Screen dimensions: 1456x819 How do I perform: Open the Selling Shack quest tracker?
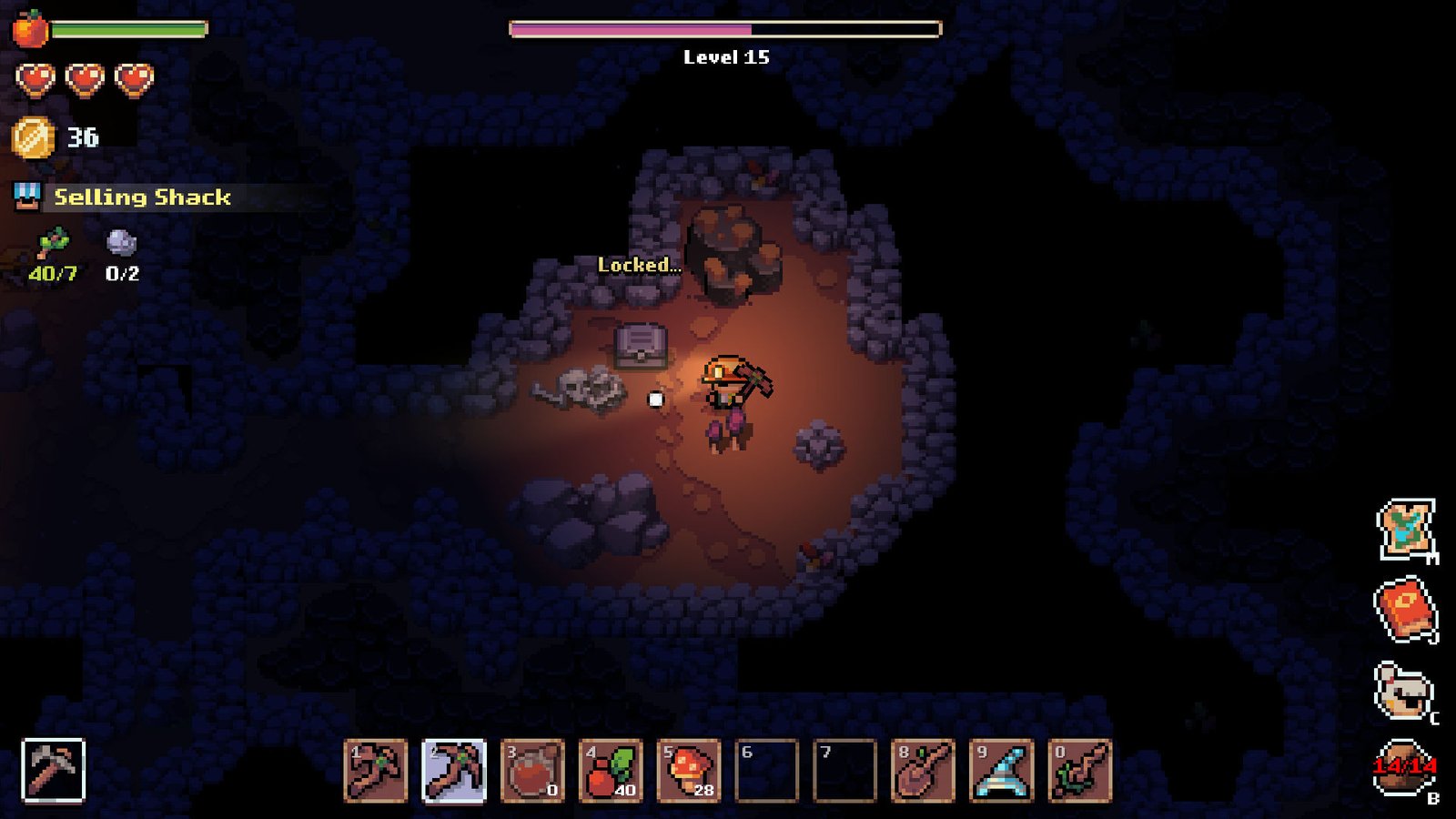(x=141, y=197)
